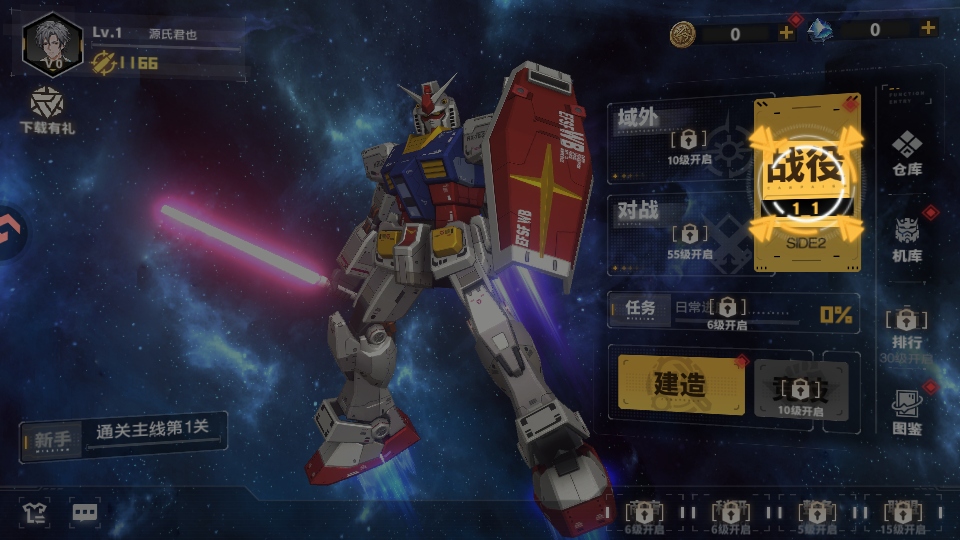Open the 仓库 warehouse
The height and width of the screenshot is (540, 960).
pos(907,152)
